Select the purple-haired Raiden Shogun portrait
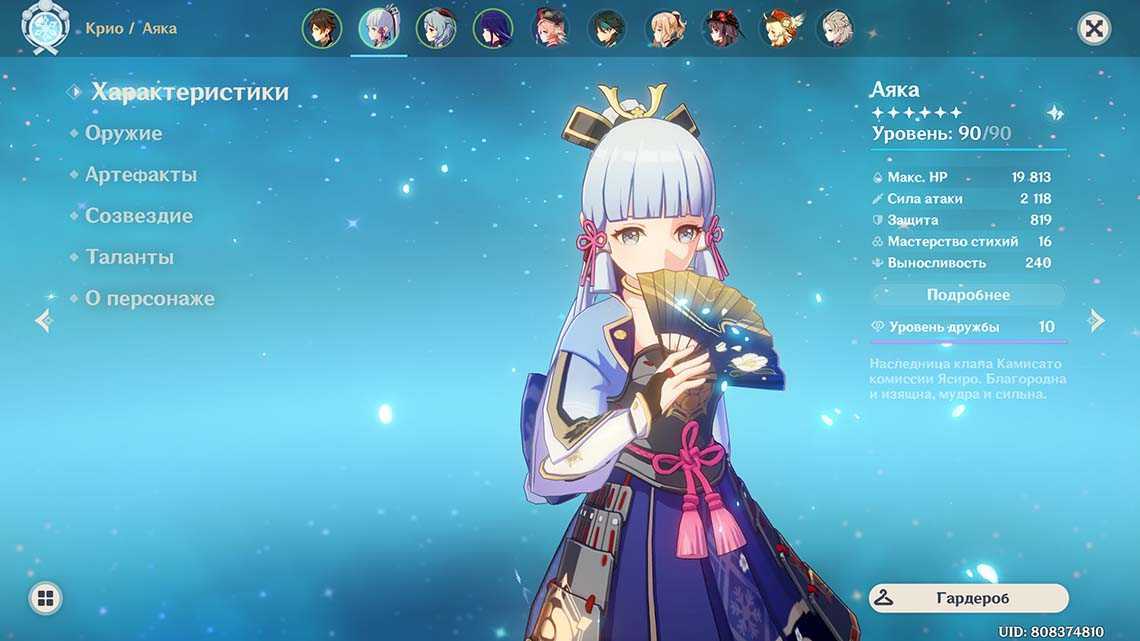 [x=492, y=28]
